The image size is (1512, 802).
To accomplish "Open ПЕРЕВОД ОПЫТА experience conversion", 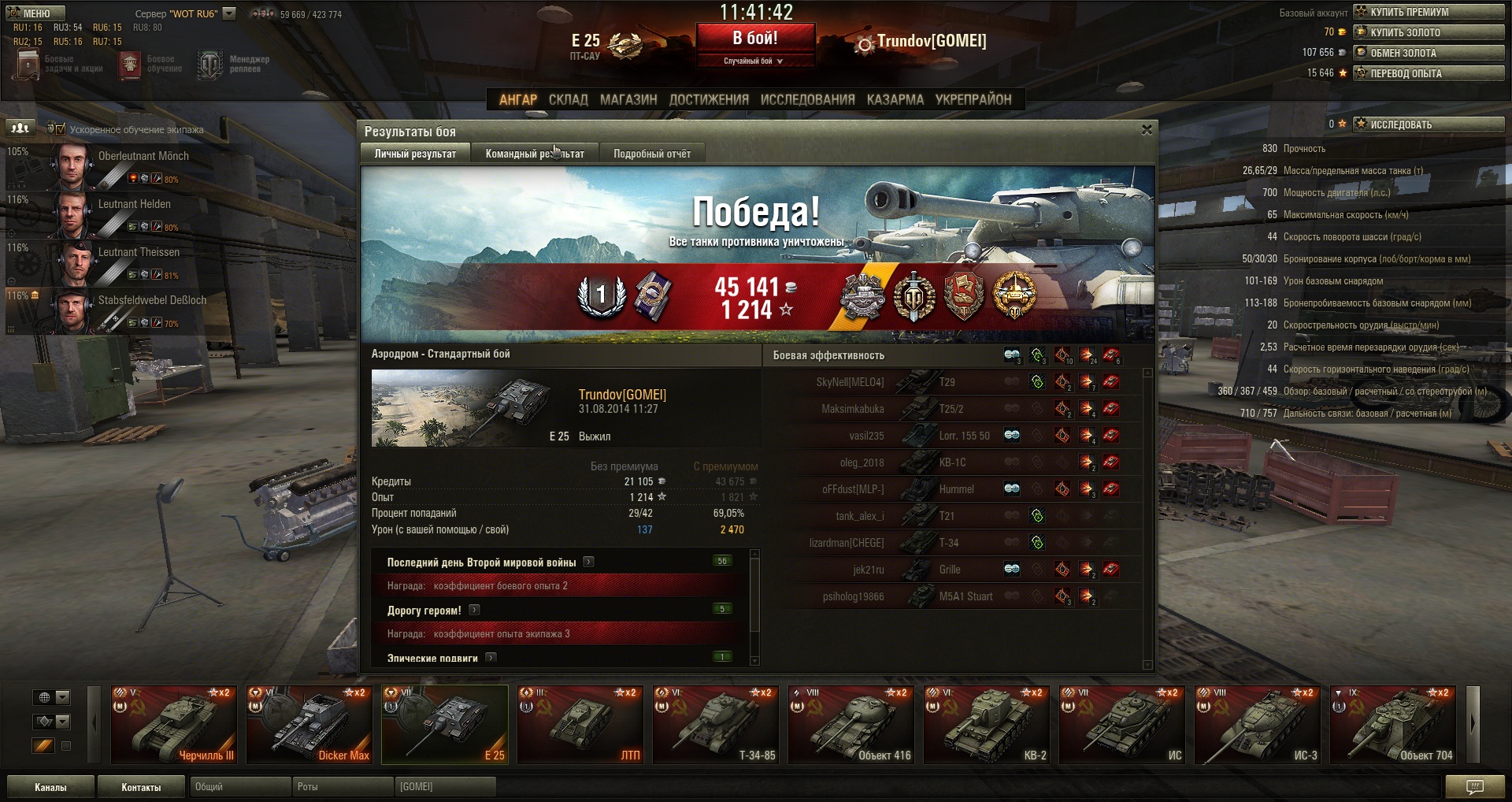I will (x=1428, y=73).
